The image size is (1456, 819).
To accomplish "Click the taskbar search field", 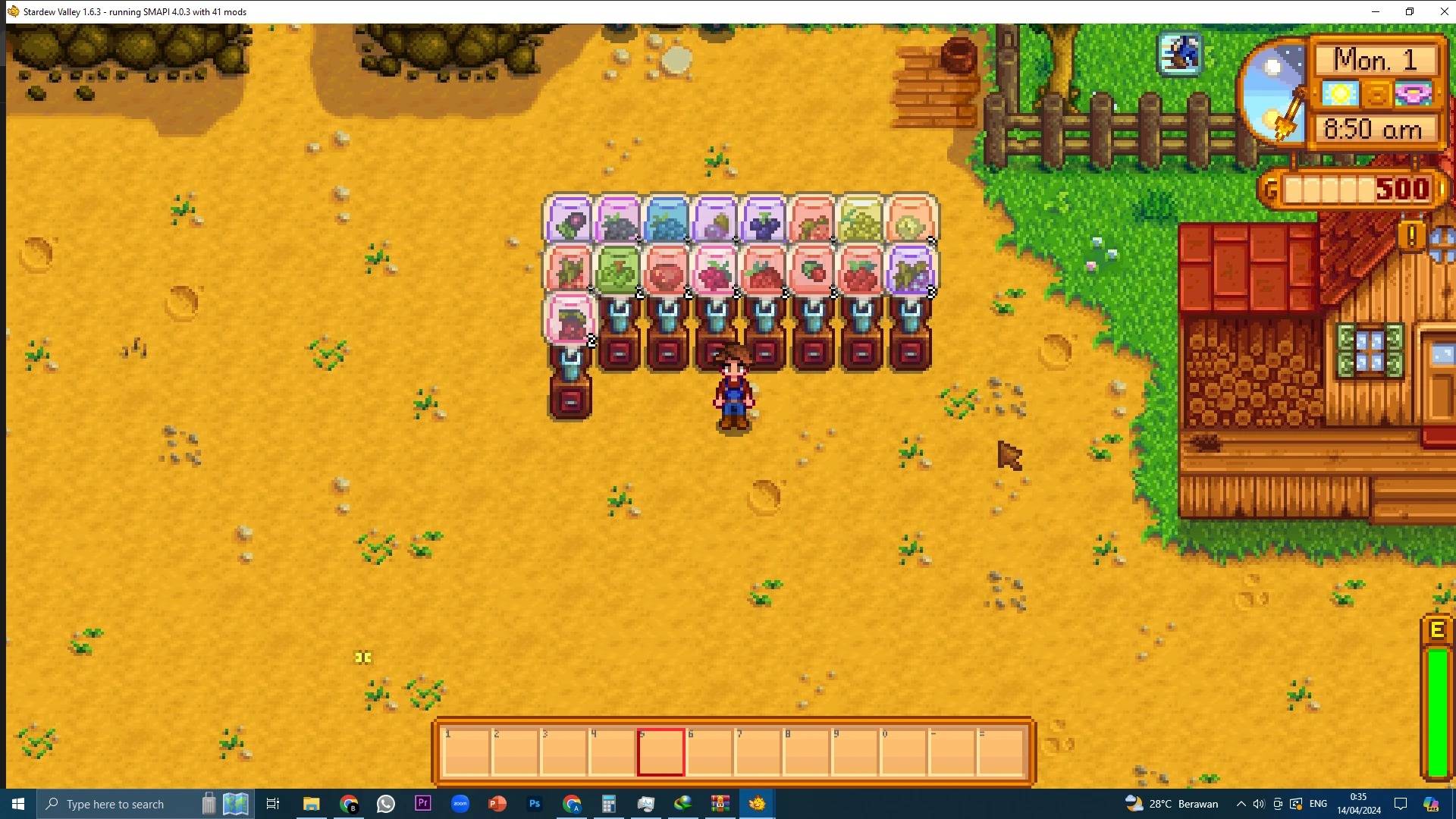I will [114, 804].
